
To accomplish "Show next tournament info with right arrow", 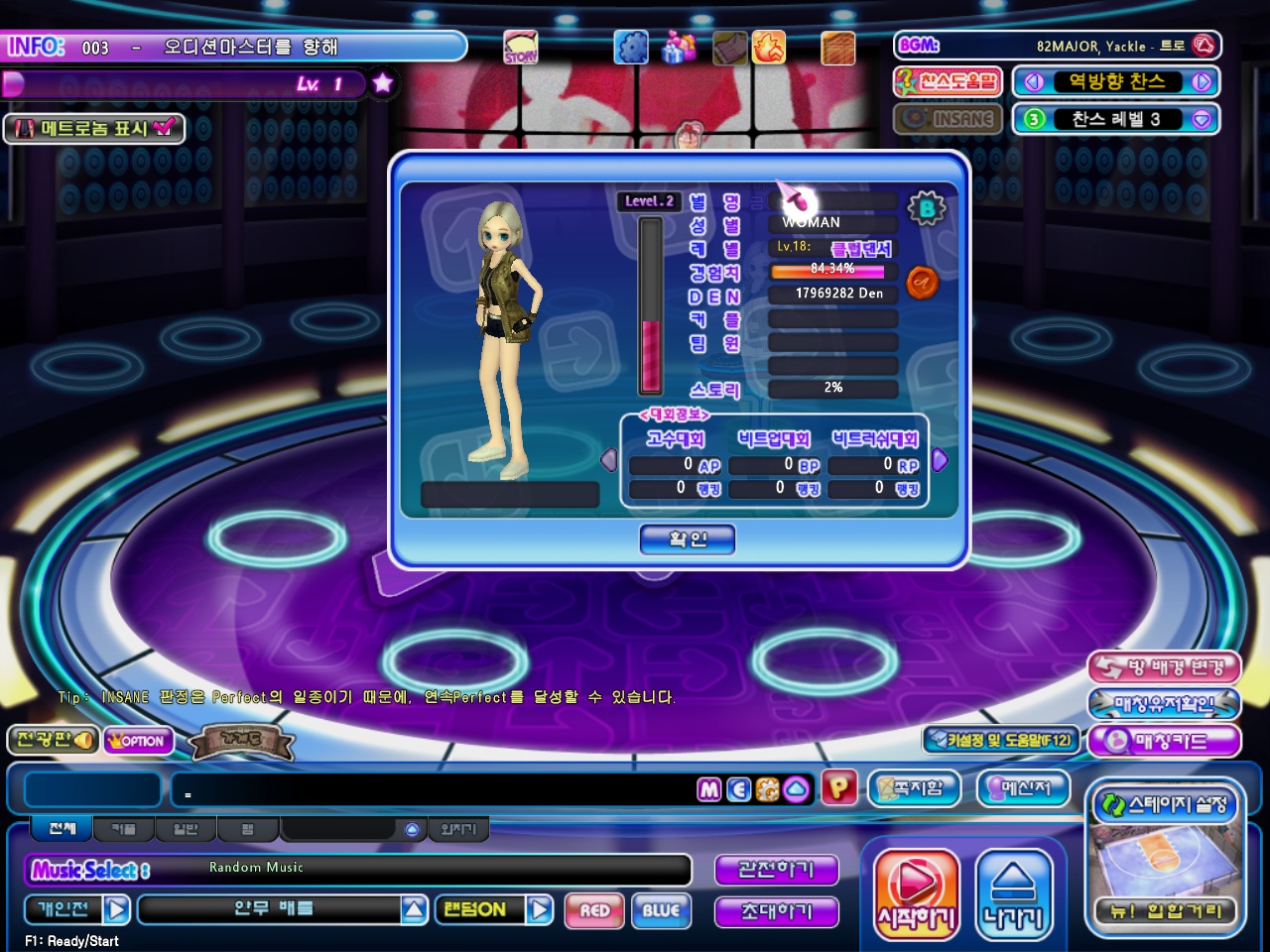I will pos(940,460).
